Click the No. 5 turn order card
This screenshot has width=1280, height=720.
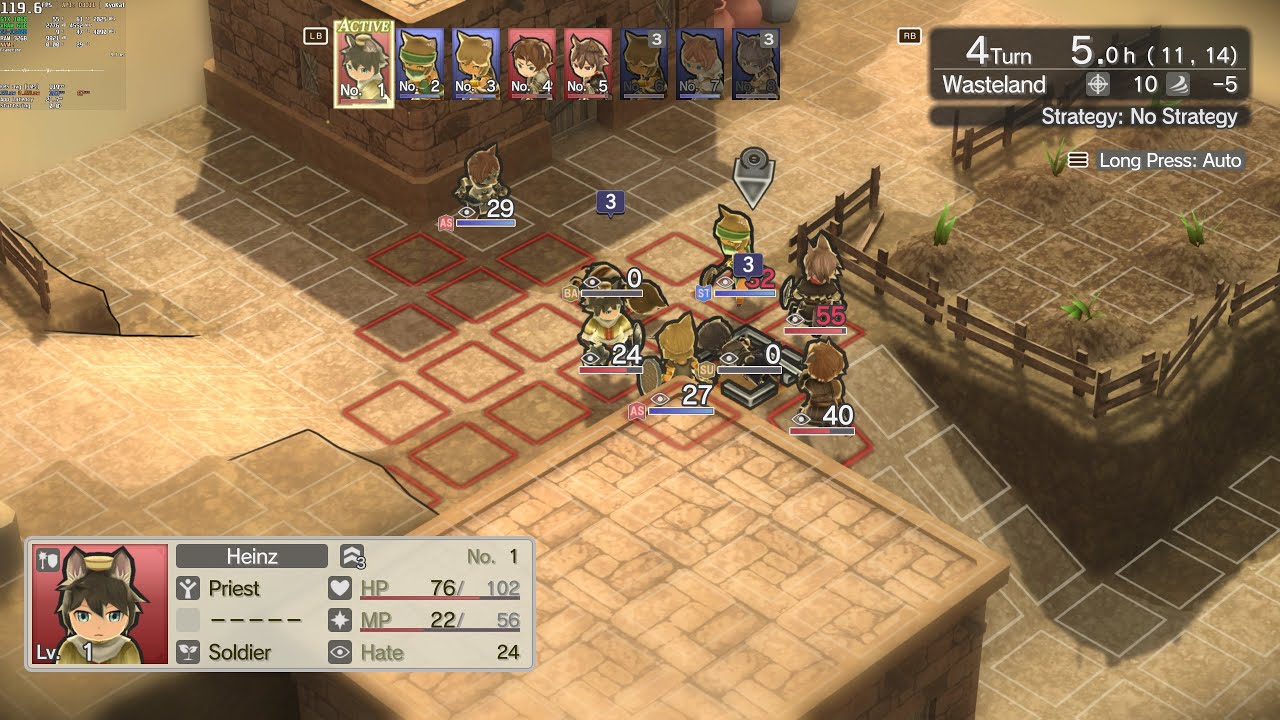(588, 63)
